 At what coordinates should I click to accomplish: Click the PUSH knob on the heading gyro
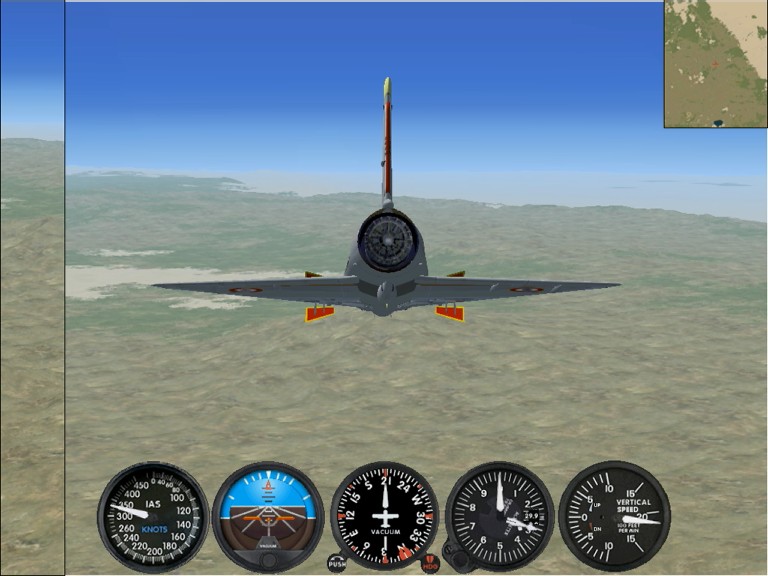[337, 564]
